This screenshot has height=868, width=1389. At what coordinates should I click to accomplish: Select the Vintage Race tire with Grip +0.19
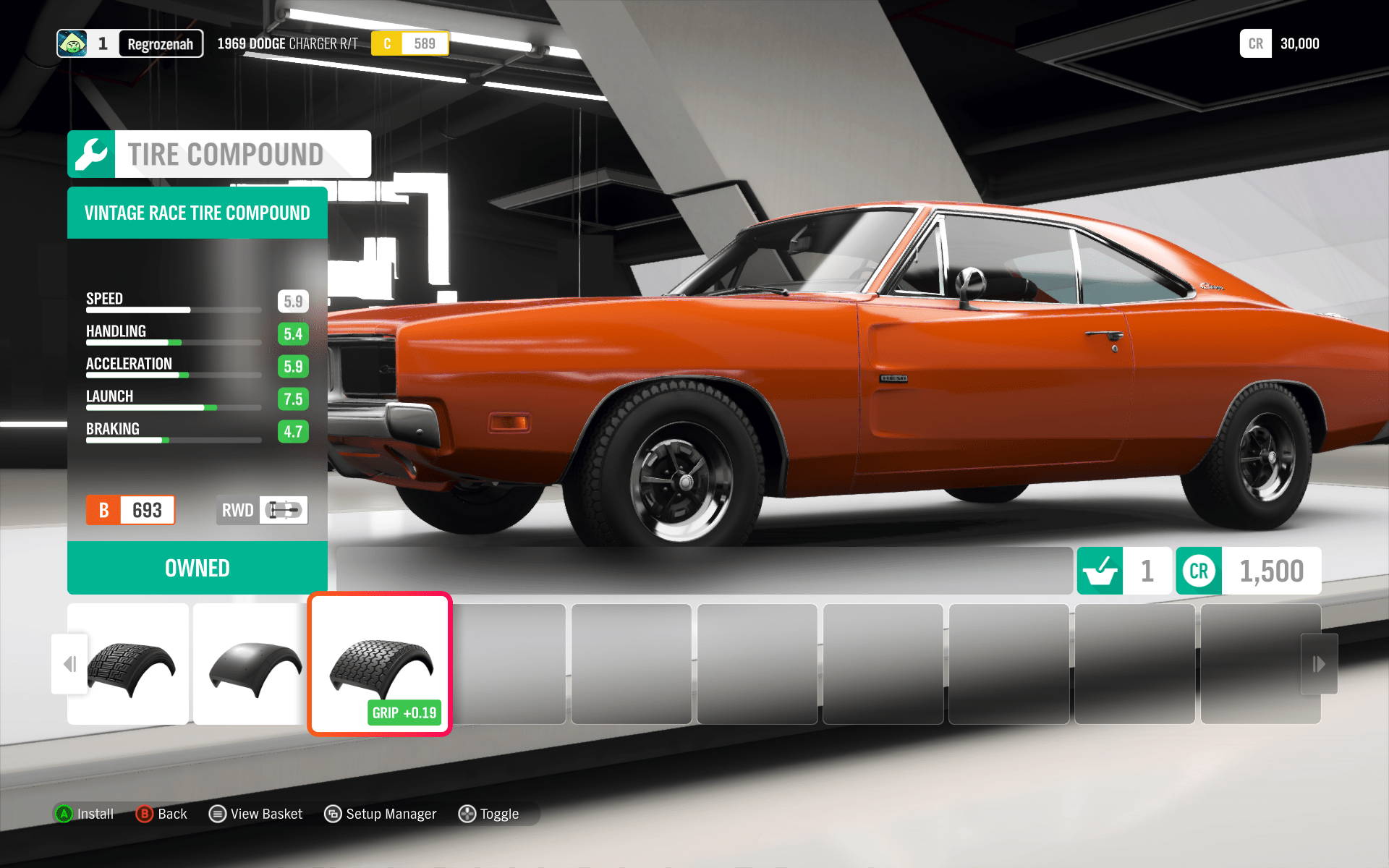tap(379, 663)
